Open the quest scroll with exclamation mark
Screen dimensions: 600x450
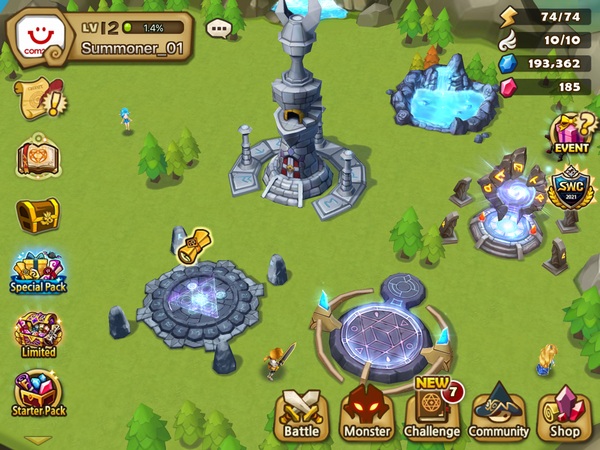[38, 100]
